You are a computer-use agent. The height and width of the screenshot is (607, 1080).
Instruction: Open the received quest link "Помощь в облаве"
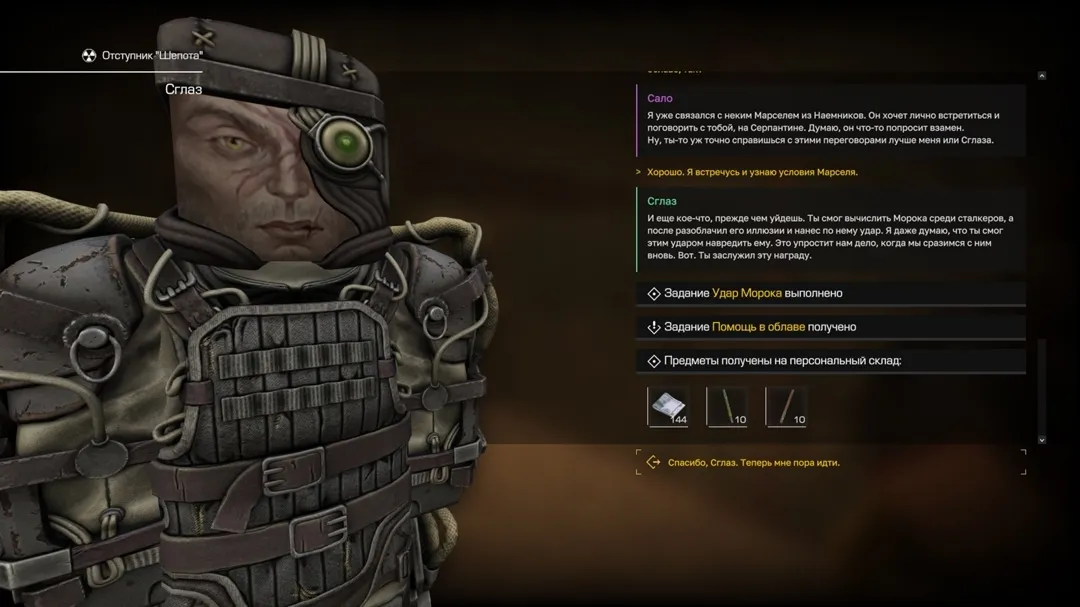click(758, 327)
